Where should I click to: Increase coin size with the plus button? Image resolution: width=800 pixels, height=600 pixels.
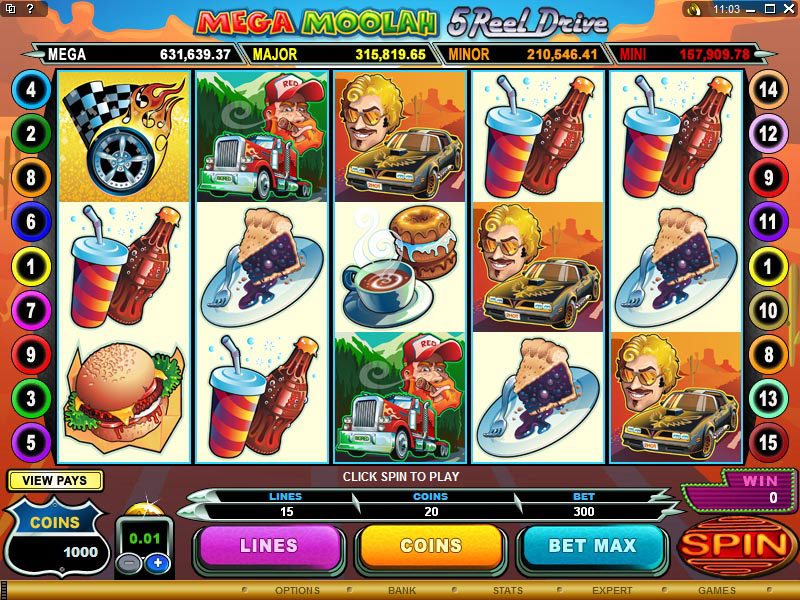click(156, 563)
